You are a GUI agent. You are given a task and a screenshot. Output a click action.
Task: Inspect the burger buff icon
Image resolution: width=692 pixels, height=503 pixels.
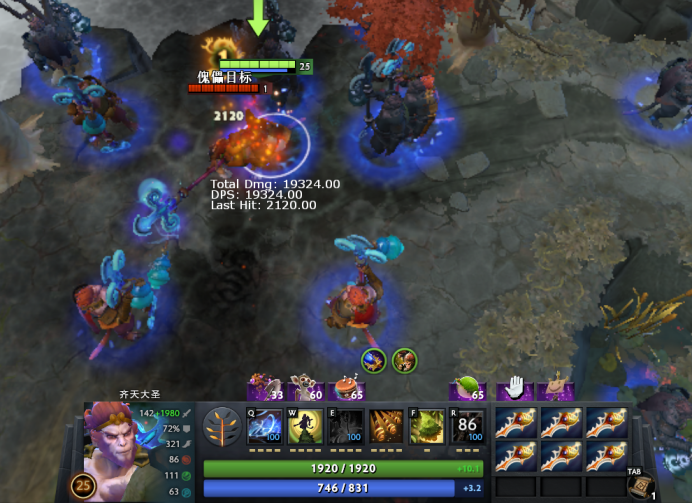coord(347,387)
